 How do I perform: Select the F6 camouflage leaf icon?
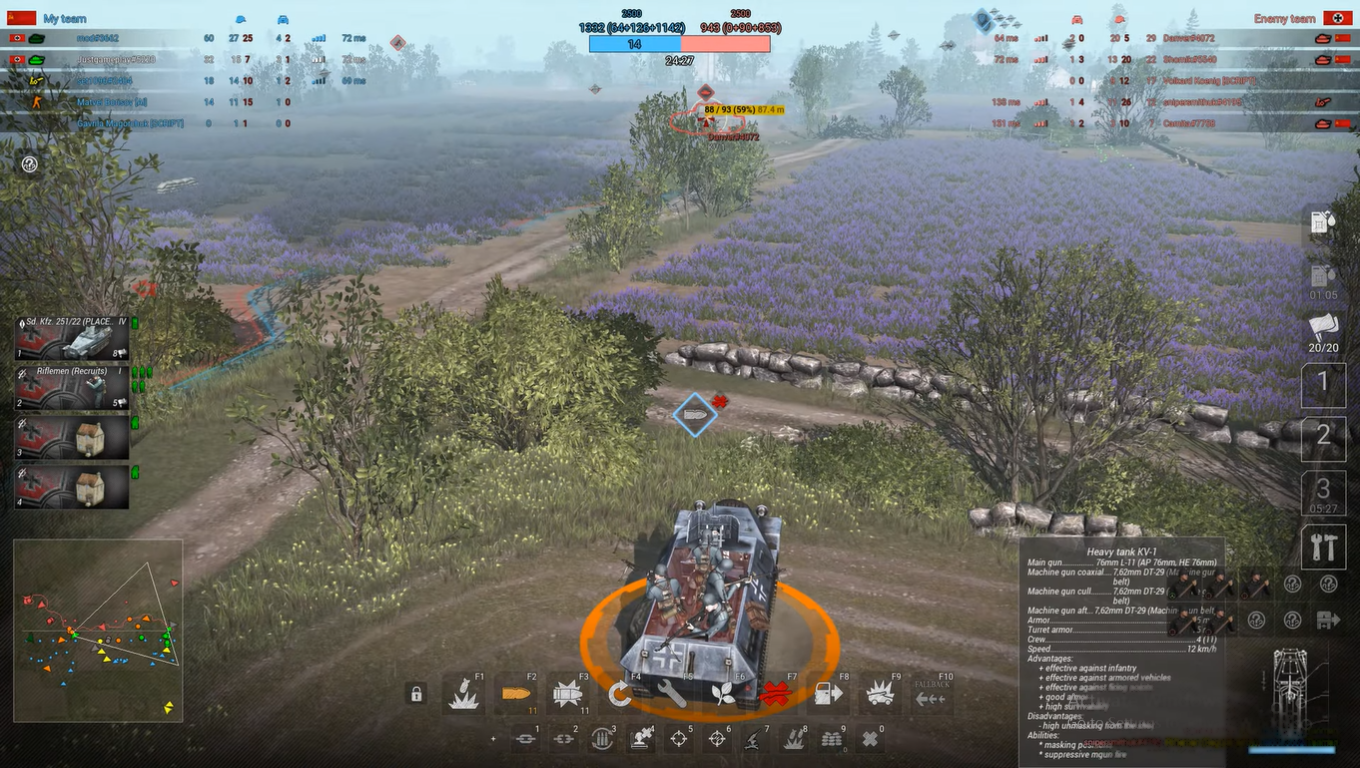(x=724, y=692)
